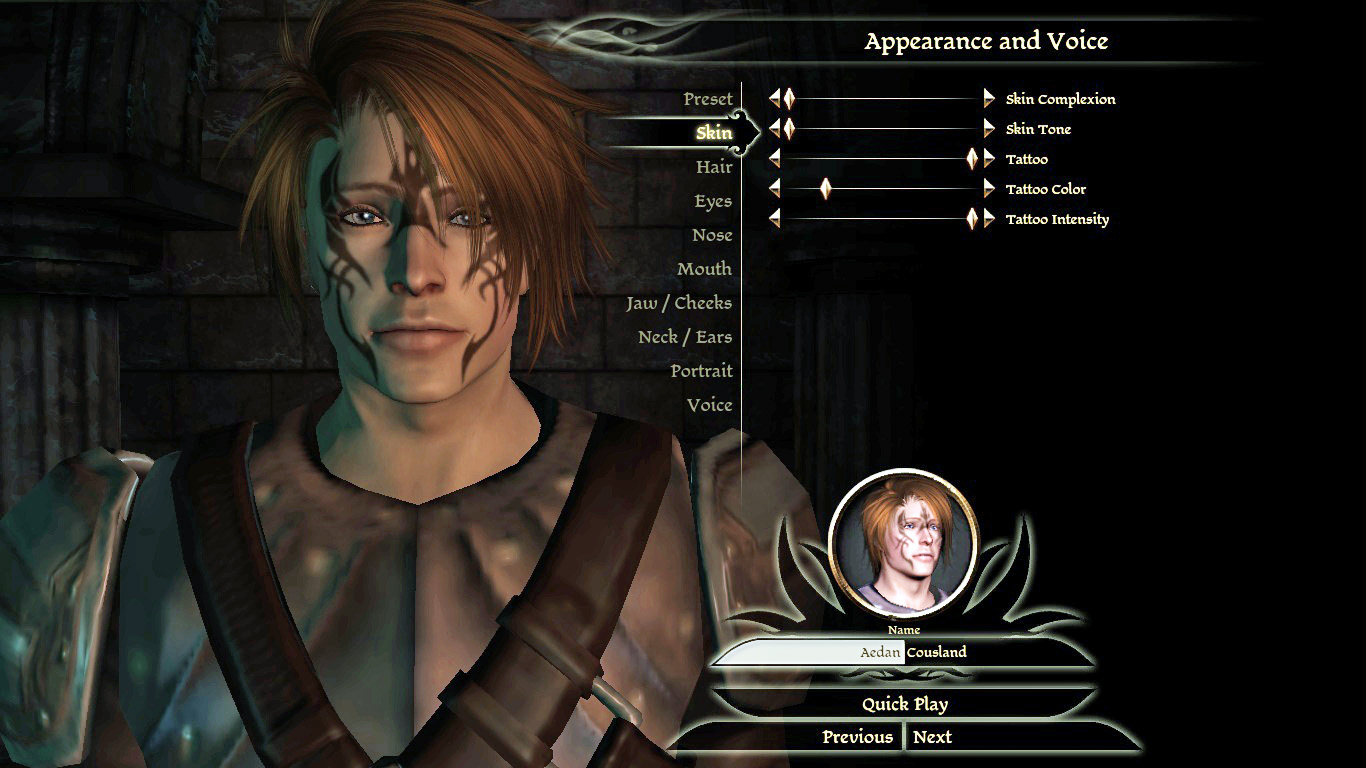The height and width of the screenshot is (768, 1366).
Task: Open the Nose options
Action: 712,235
